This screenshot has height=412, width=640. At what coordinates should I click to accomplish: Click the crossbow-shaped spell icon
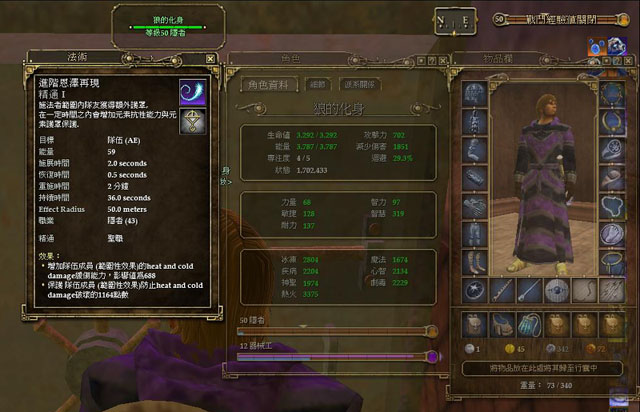pos(192,120)
